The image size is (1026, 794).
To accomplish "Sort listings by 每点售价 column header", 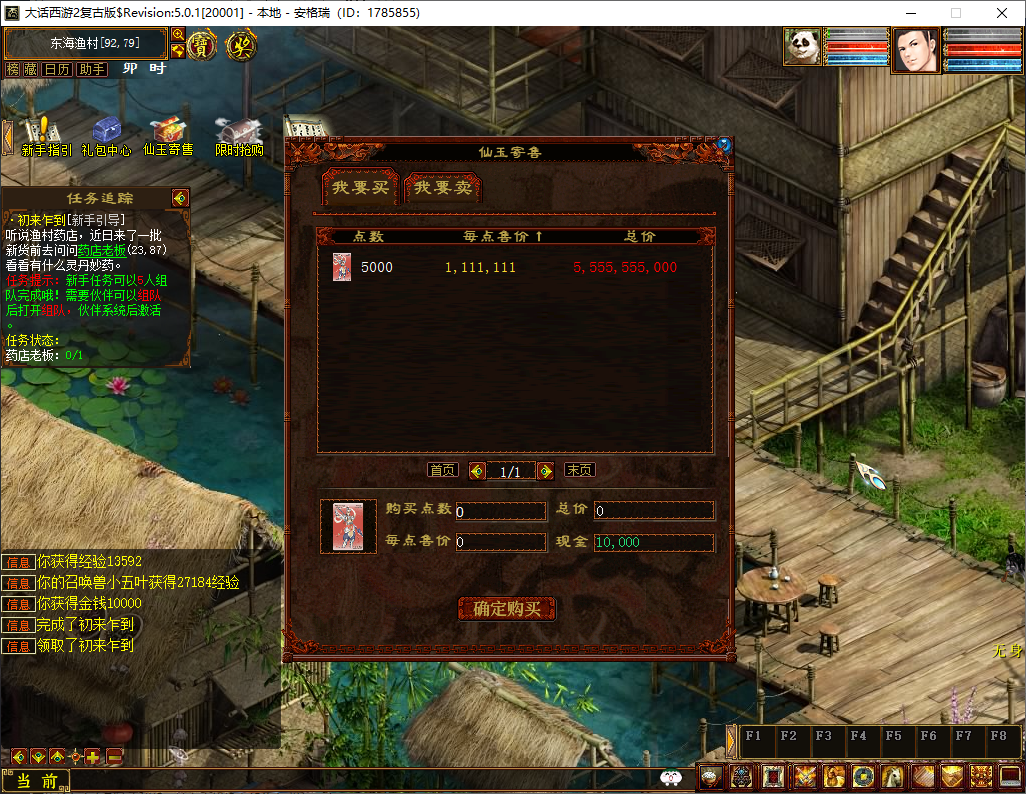I will [x=502, y=237].
